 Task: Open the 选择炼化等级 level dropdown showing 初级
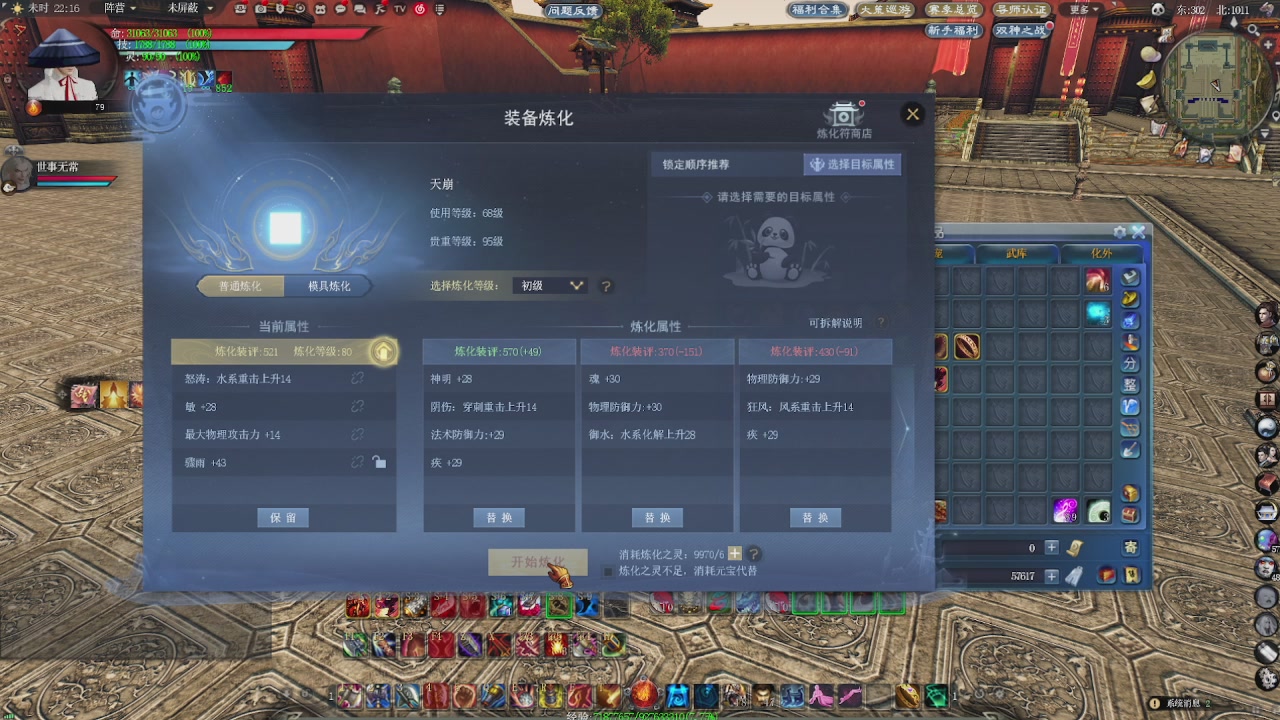pyautogui.click(x=549, y=285)
